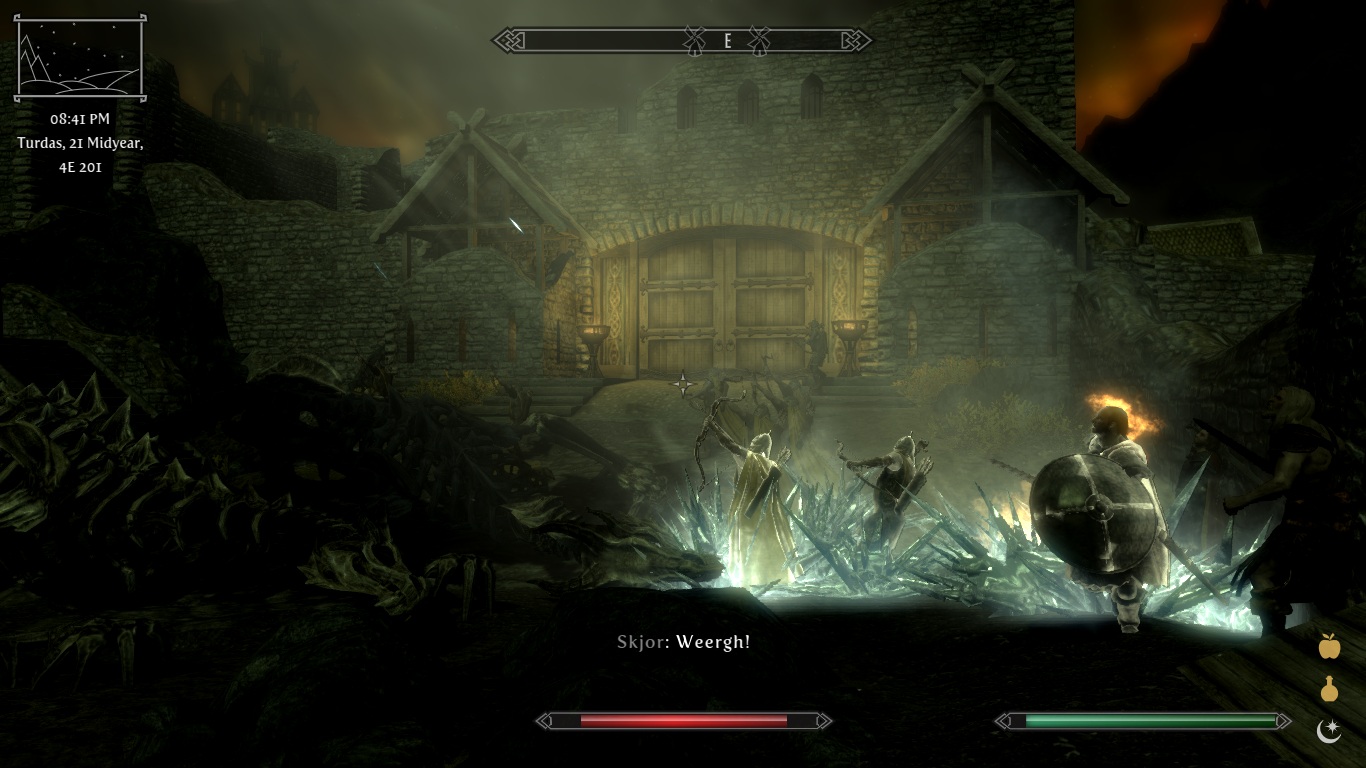1366x768 pixels.
Task: Click the apple hunger status icon
Action: (1329, 647)
